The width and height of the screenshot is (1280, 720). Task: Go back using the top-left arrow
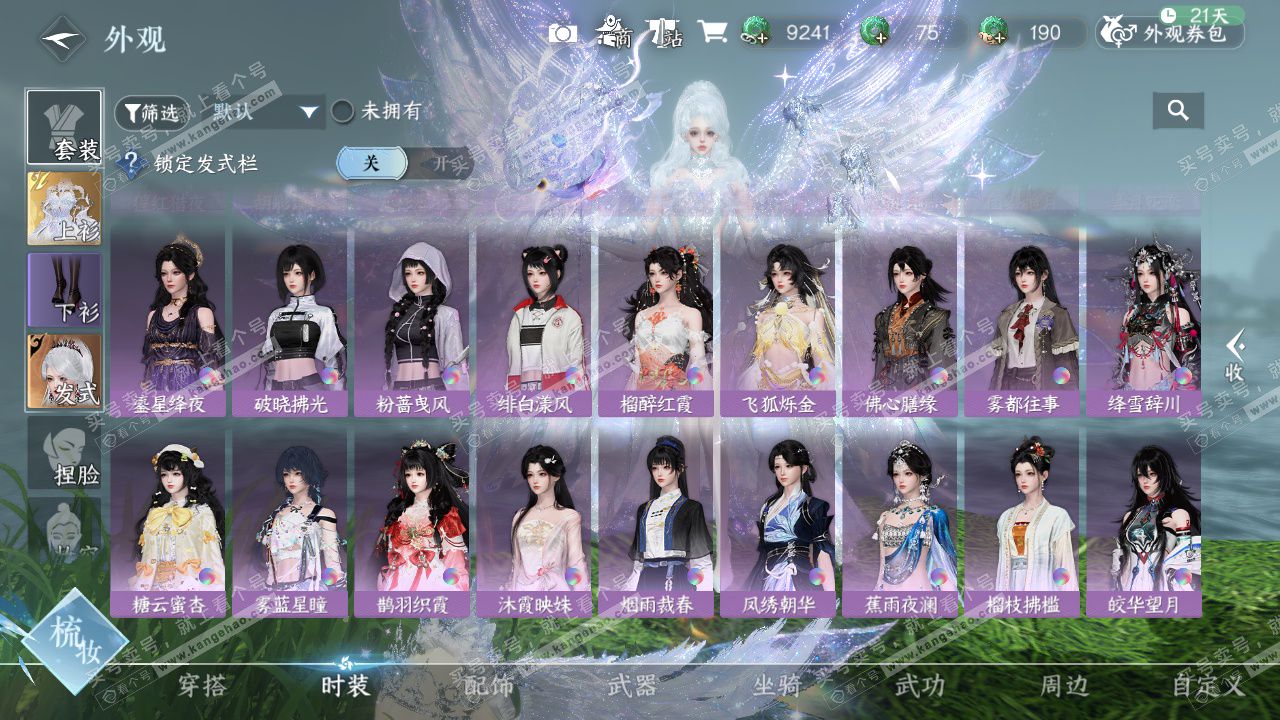(x=62, y=39)
